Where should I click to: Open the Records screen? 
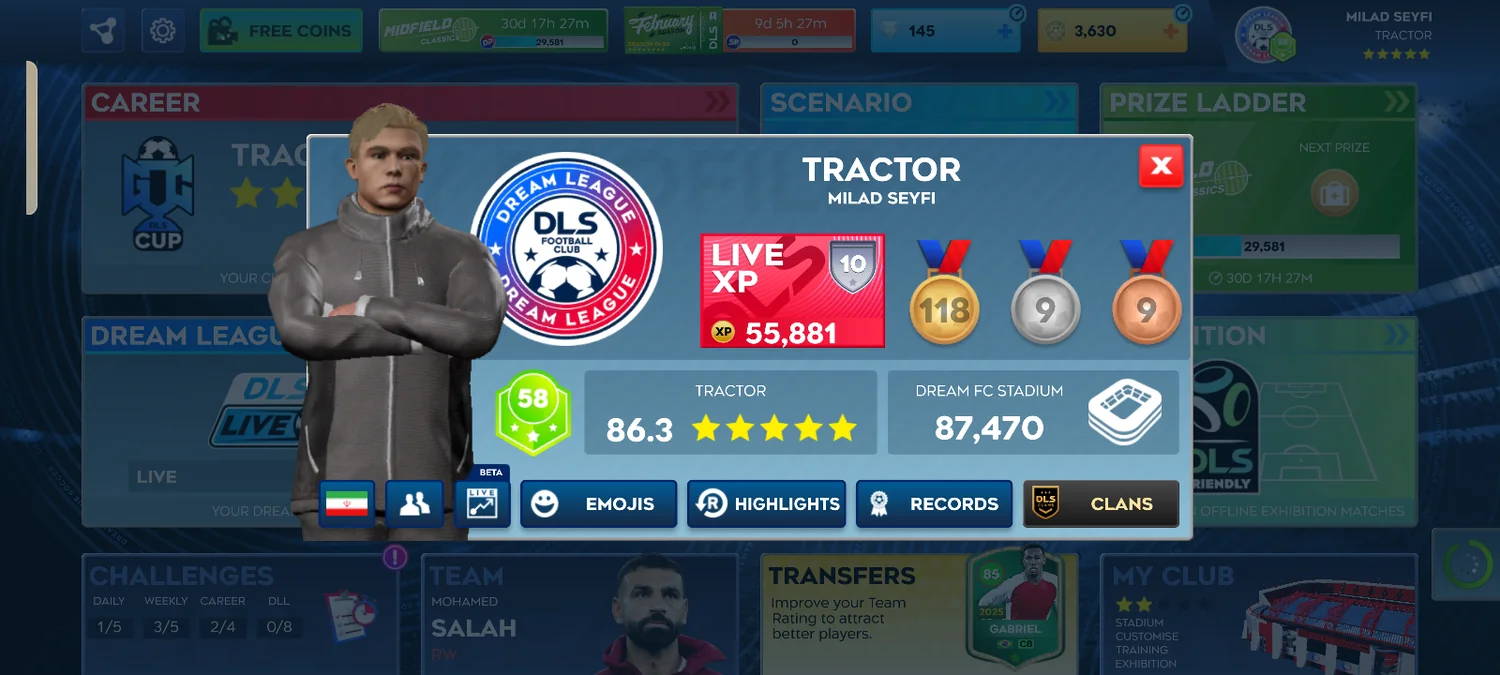tap(934, 504)
